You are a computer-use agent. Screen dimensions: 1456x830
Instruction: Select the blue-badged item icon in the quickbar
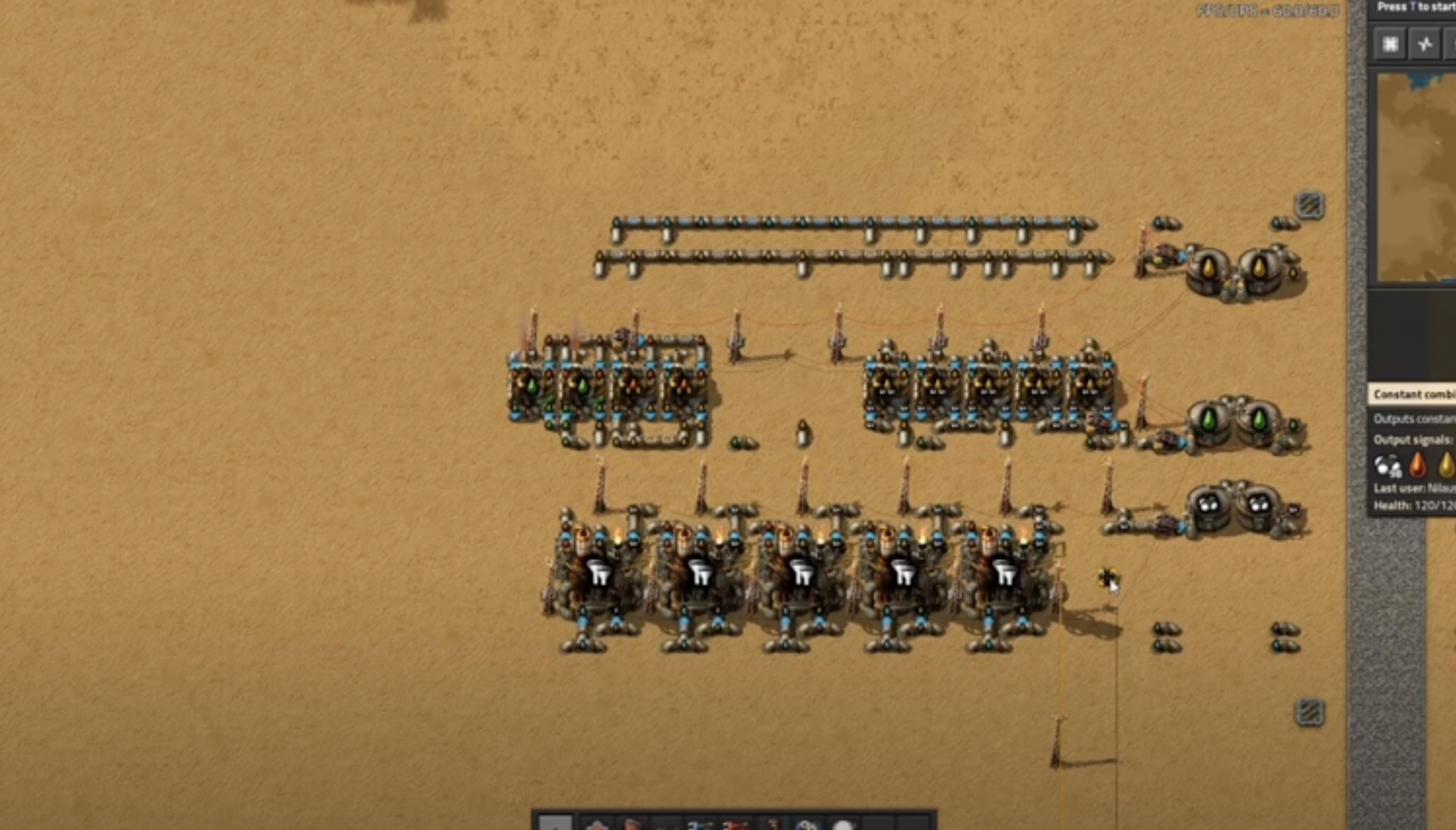[x=809, y=824]
